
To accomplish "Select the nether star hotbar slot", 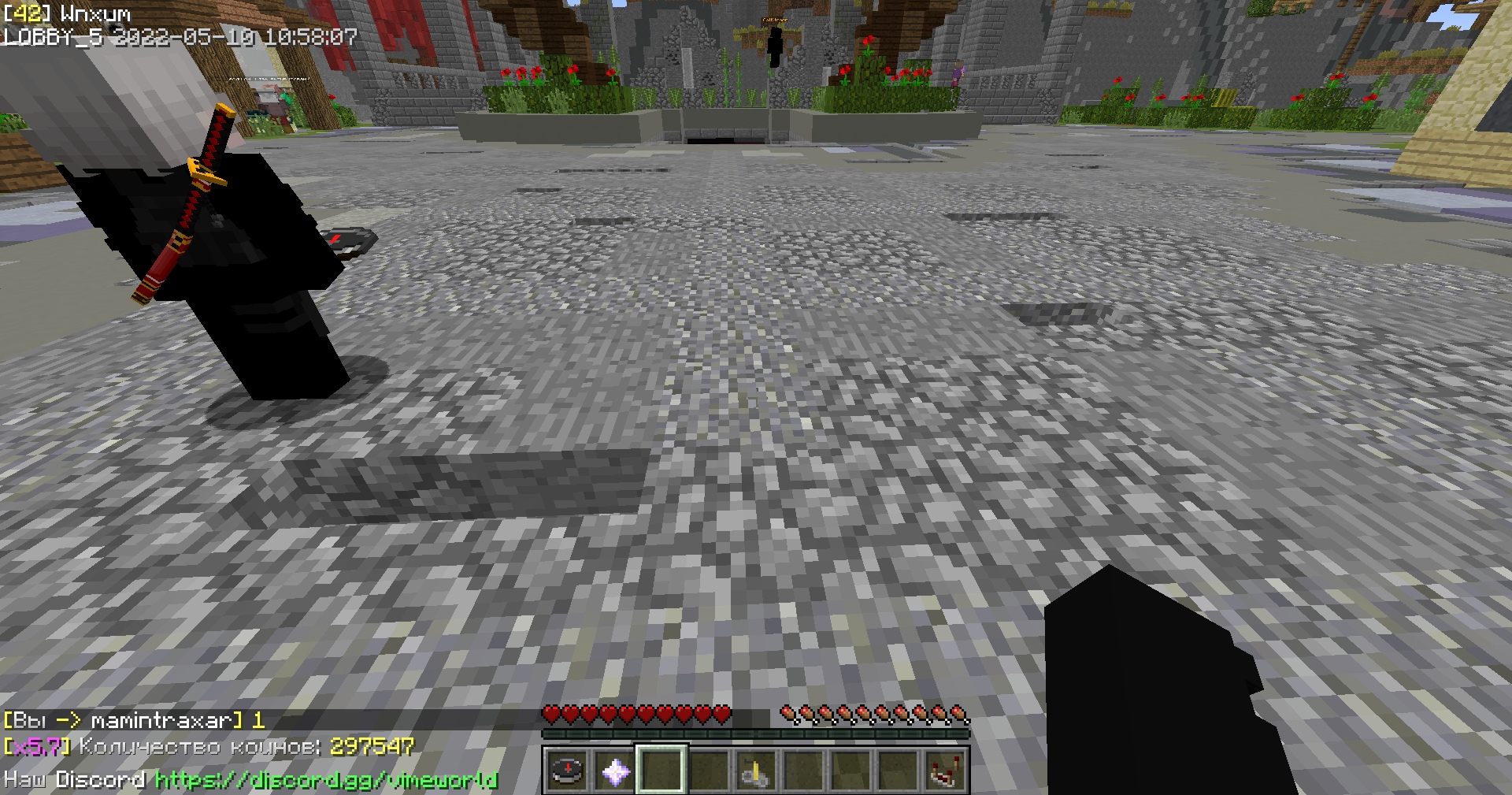I will coord(614,771).
